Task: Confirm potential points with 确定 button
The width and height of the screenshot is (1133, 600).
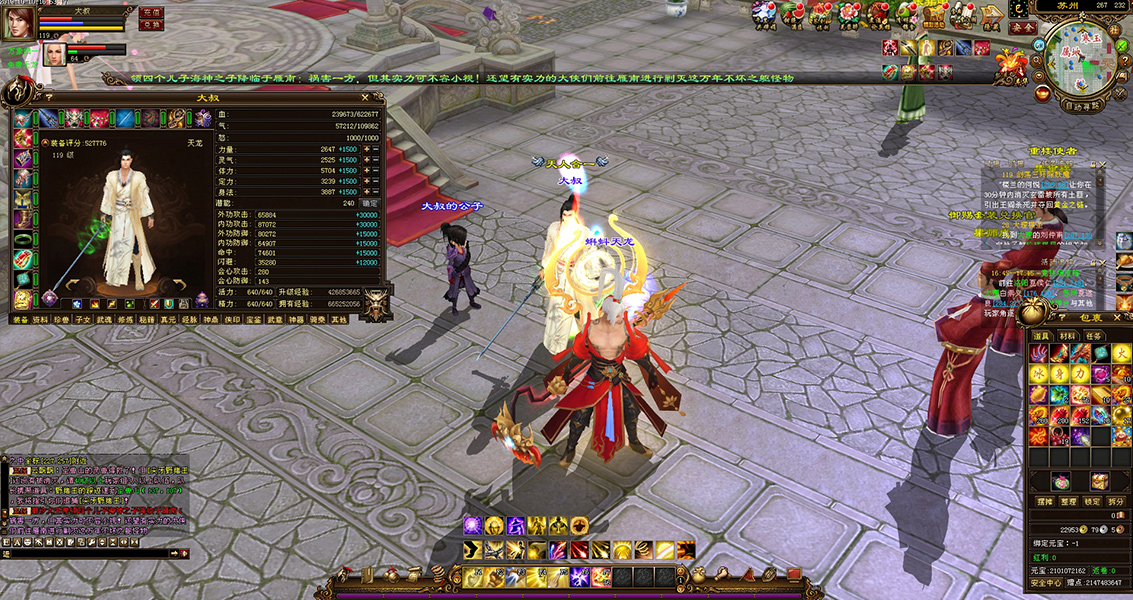Action: click(370, 202)
